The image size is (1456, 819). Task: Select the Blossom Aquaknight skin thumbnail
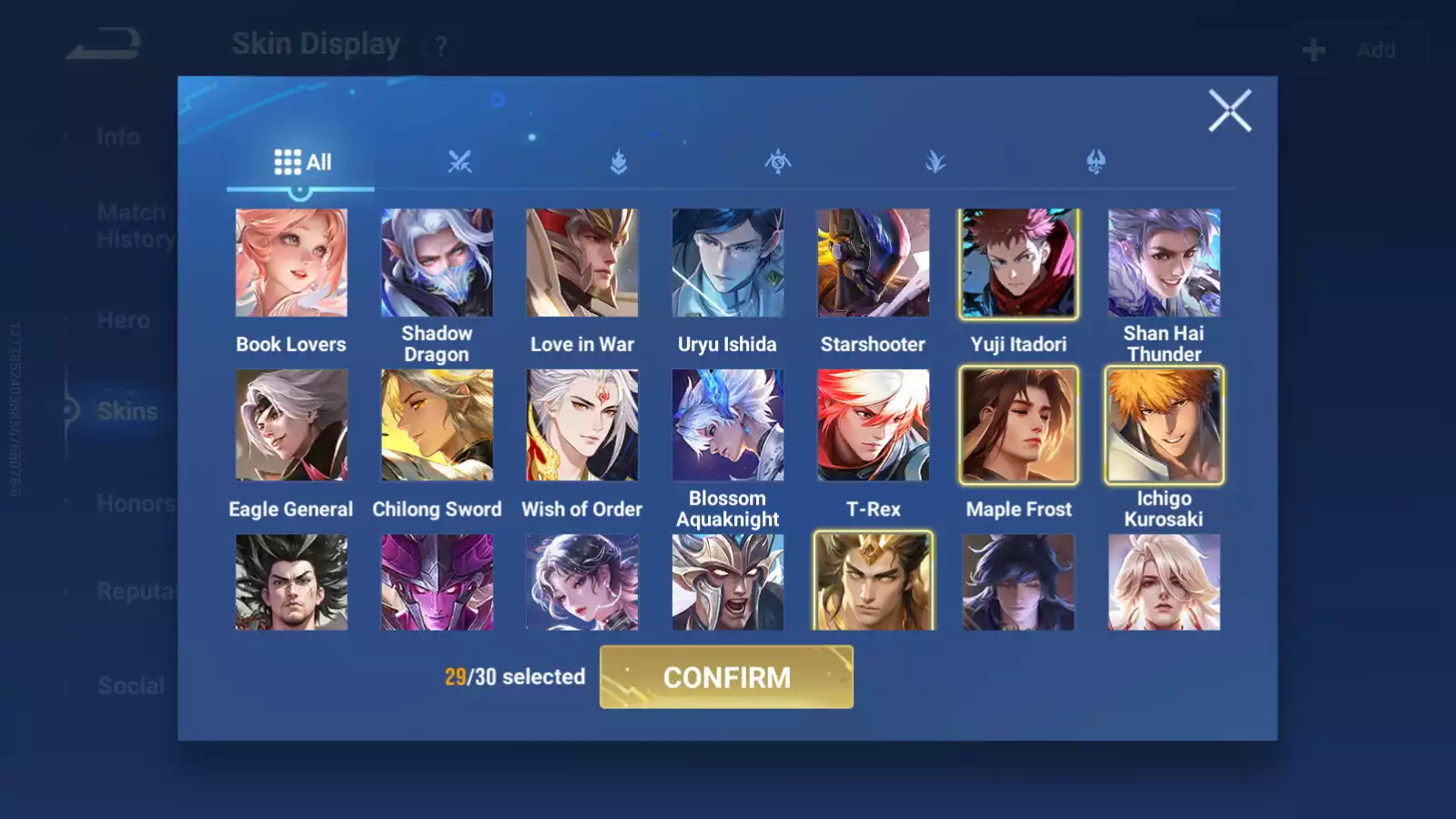(728, 425)
